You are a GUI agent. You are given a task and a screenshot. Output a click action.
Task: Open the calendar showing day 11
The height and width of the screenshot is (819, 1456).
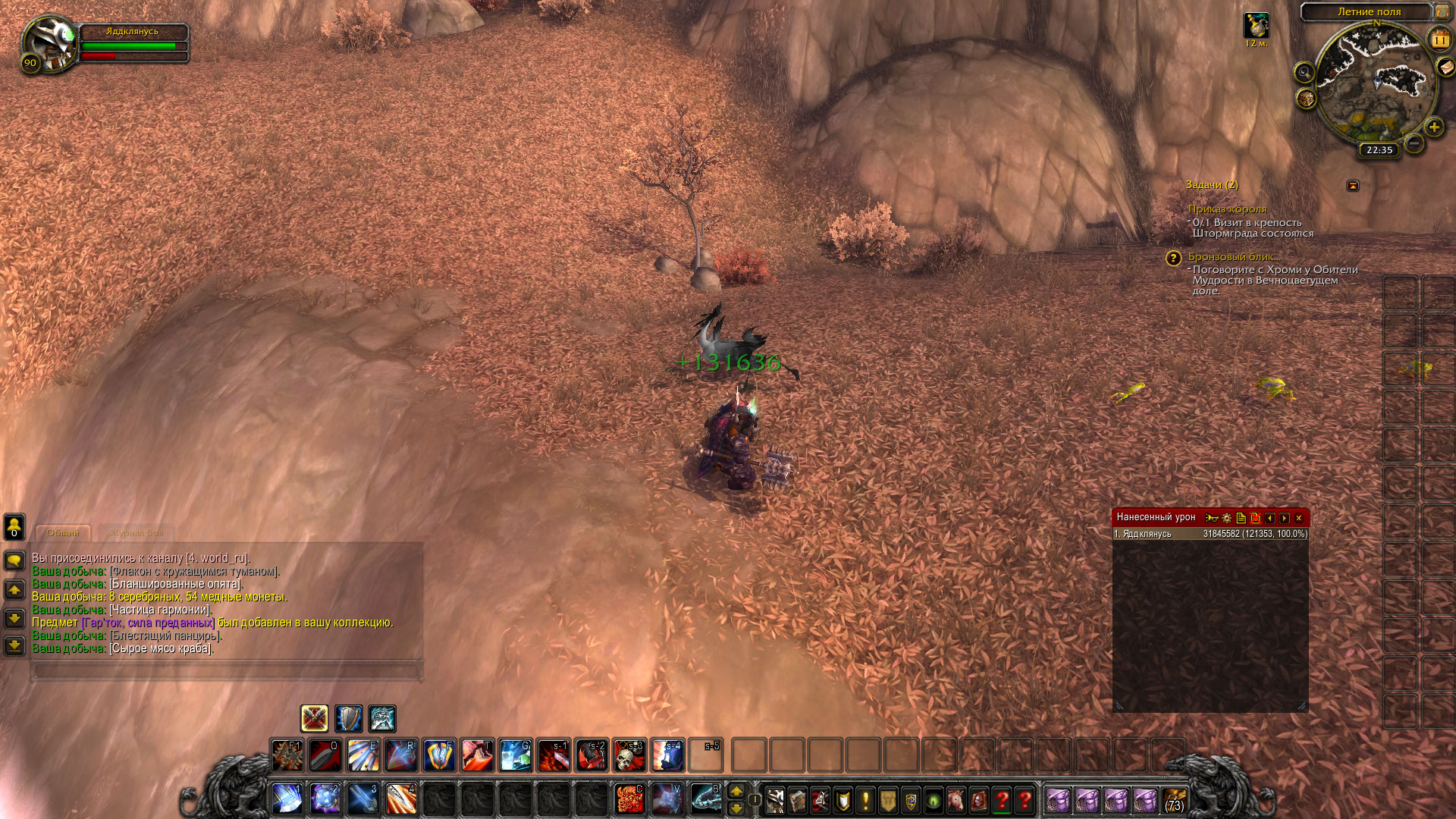click(1439, 39)
